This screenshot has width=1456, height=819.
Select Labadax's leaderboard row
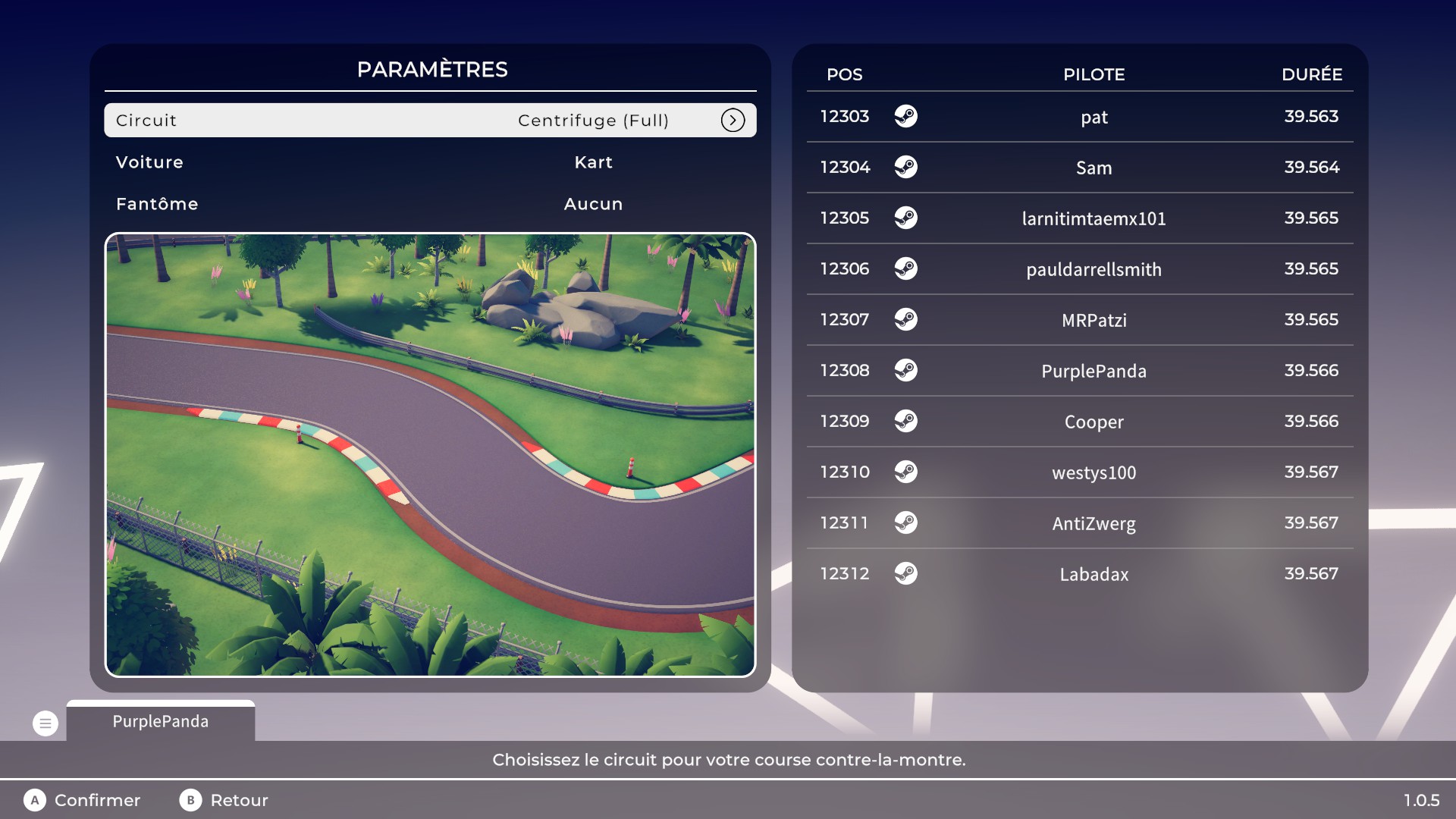[1080, 574]
